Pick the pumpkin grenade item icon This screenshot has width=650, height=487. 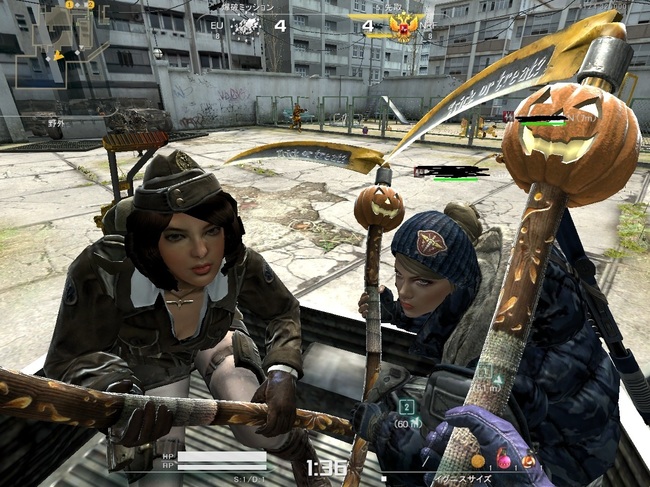[527, 461]
